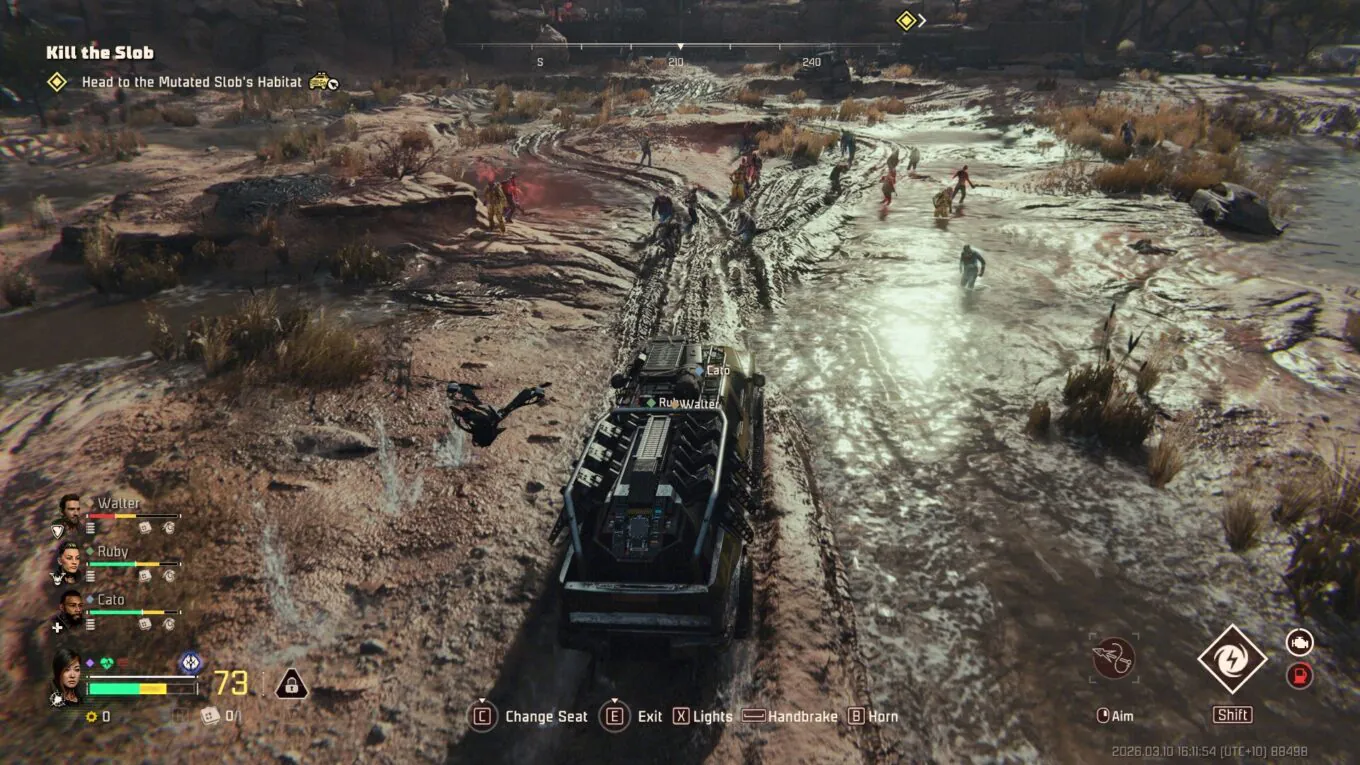
Task: Click the yellow gear currency icon
Action: (x=91, y=716)
